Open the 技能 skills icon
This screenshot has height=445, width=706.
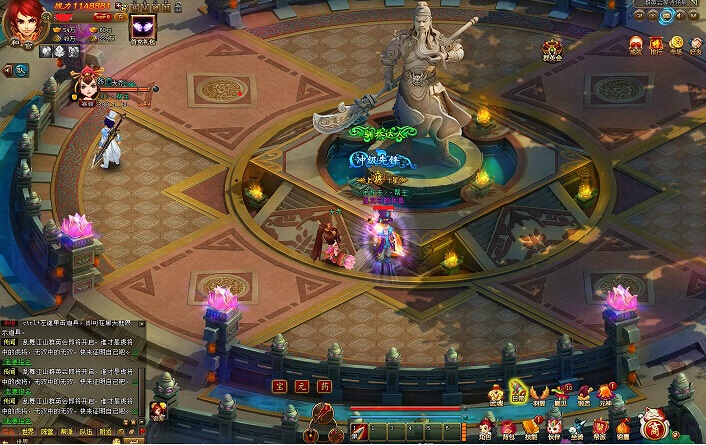click(x=530, y=427)
